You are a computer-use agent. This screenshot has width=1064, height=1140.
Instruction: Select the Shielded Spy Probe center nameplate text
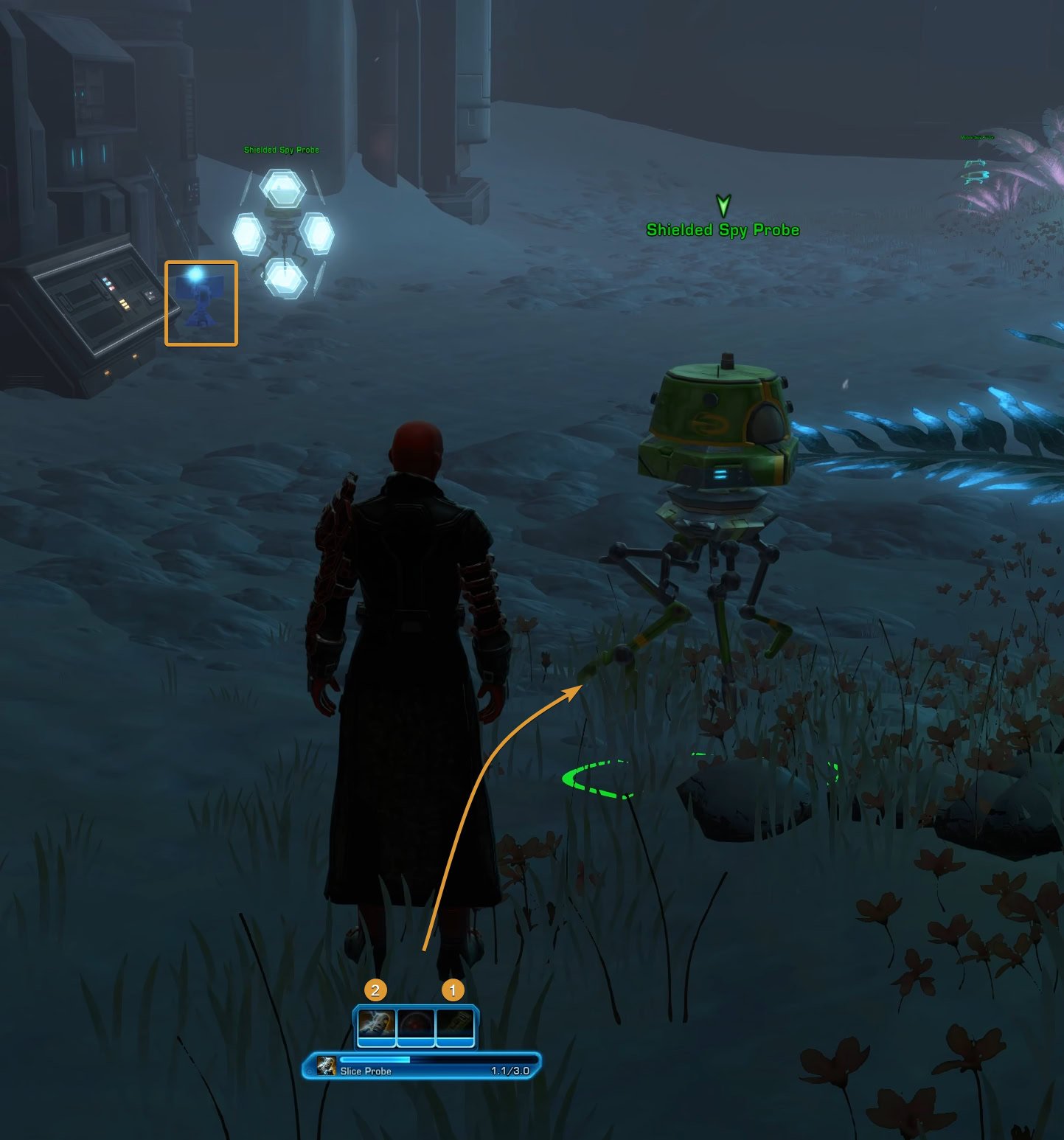pyautogui.click(x=723, y=229)
